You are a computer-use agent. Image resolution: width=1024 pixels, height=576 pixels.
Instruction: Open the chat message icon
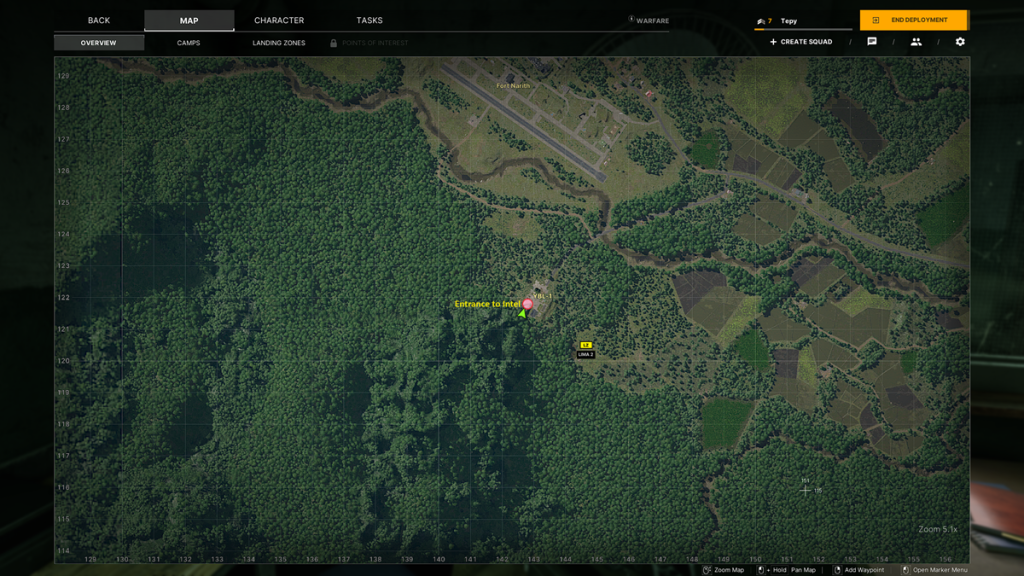pyautogui.click(x=872, y=42)
